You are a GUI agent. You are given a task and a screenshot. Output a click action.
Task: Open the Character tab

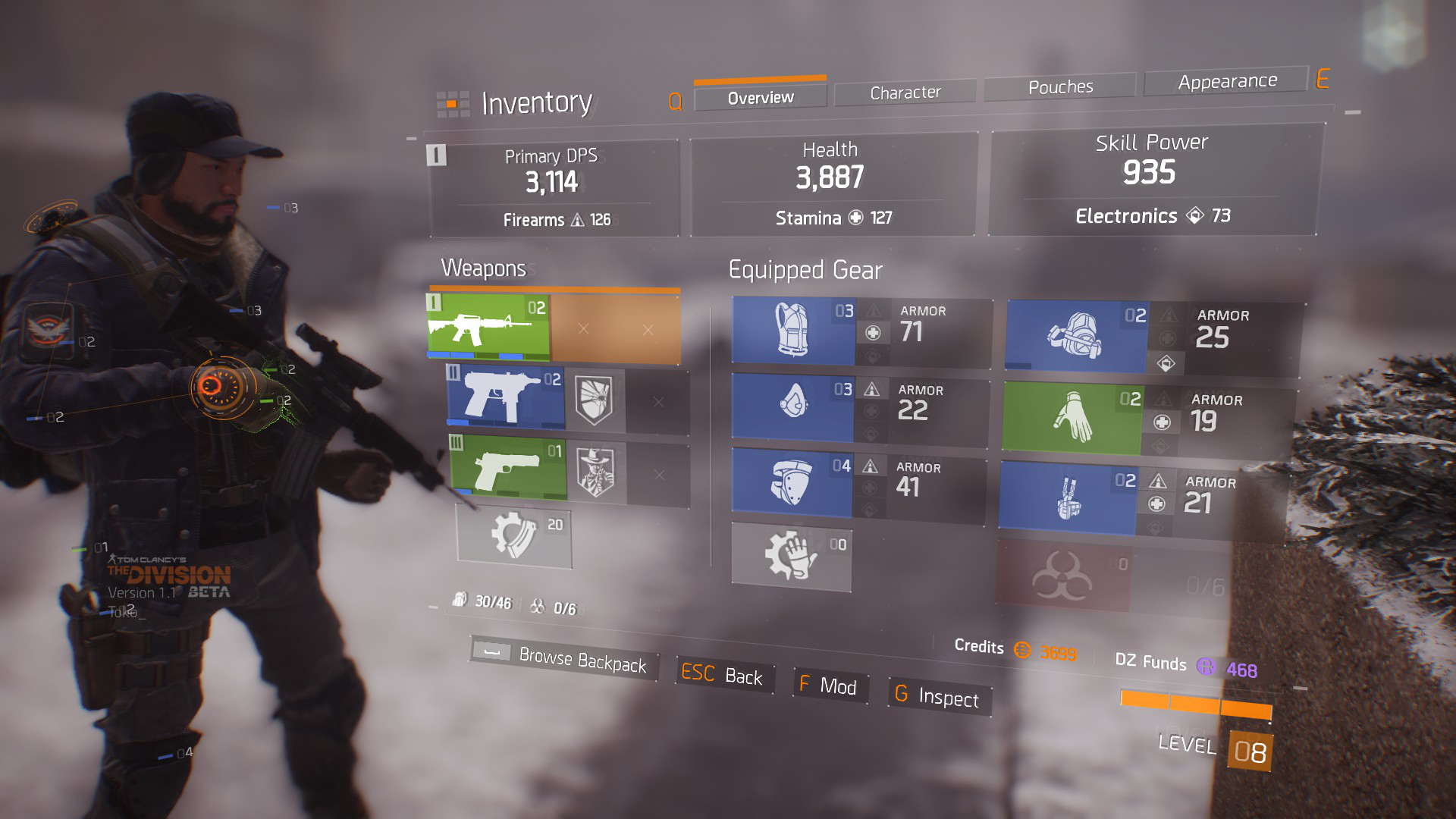pos(905,93)
